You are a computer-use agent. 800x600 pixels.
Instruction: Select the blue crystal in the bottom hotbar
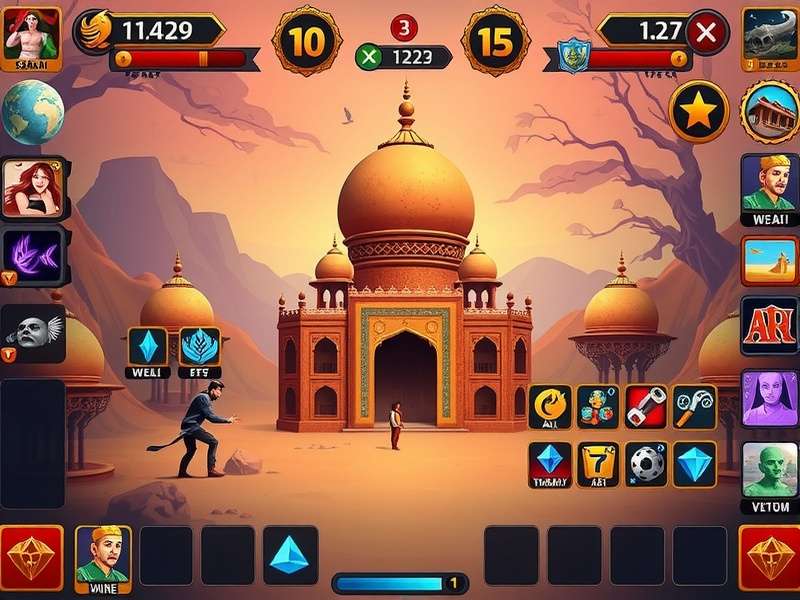click(291, 554)
